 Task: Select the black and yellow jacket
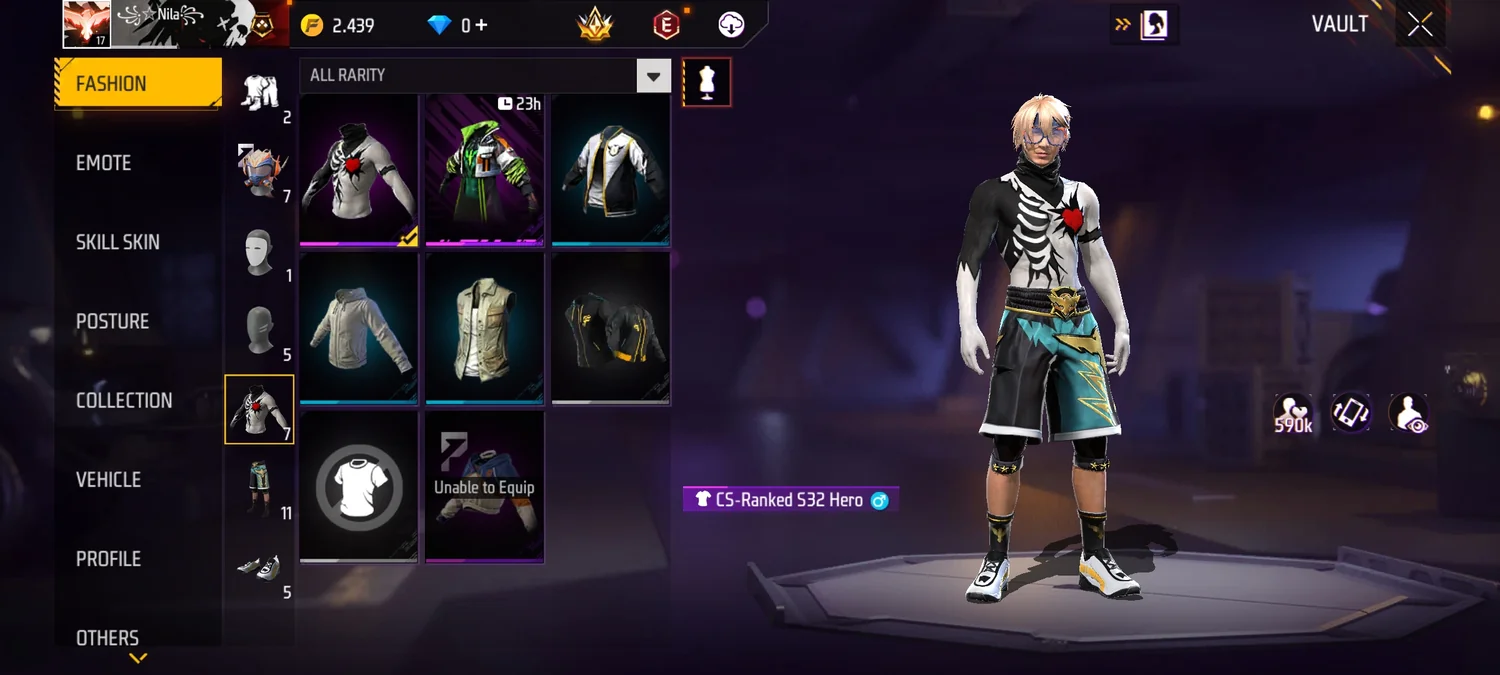tap(611, 328)
